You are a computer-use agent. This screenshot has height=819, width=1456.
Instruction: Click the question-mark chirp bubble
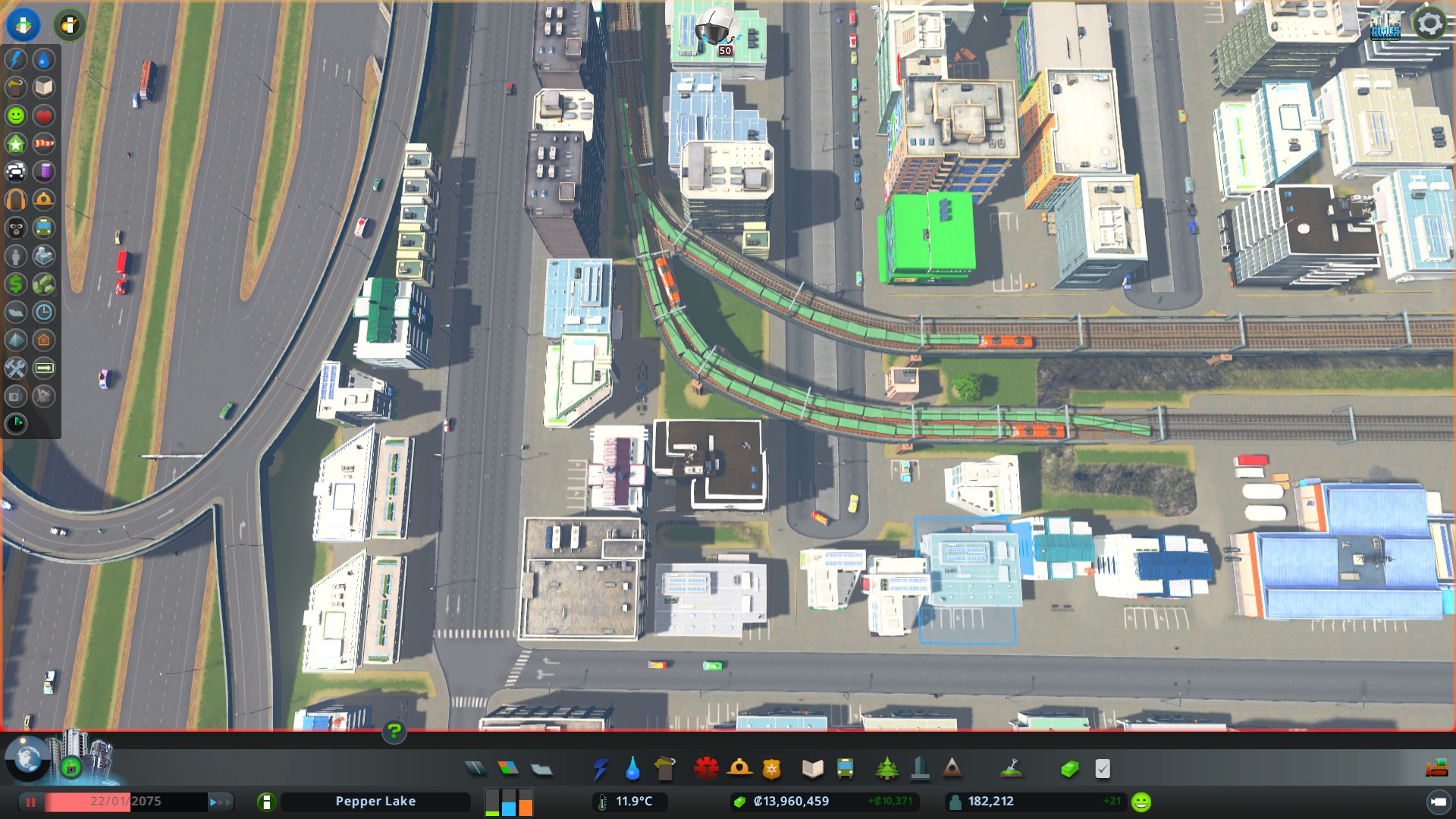coord(393,732)
